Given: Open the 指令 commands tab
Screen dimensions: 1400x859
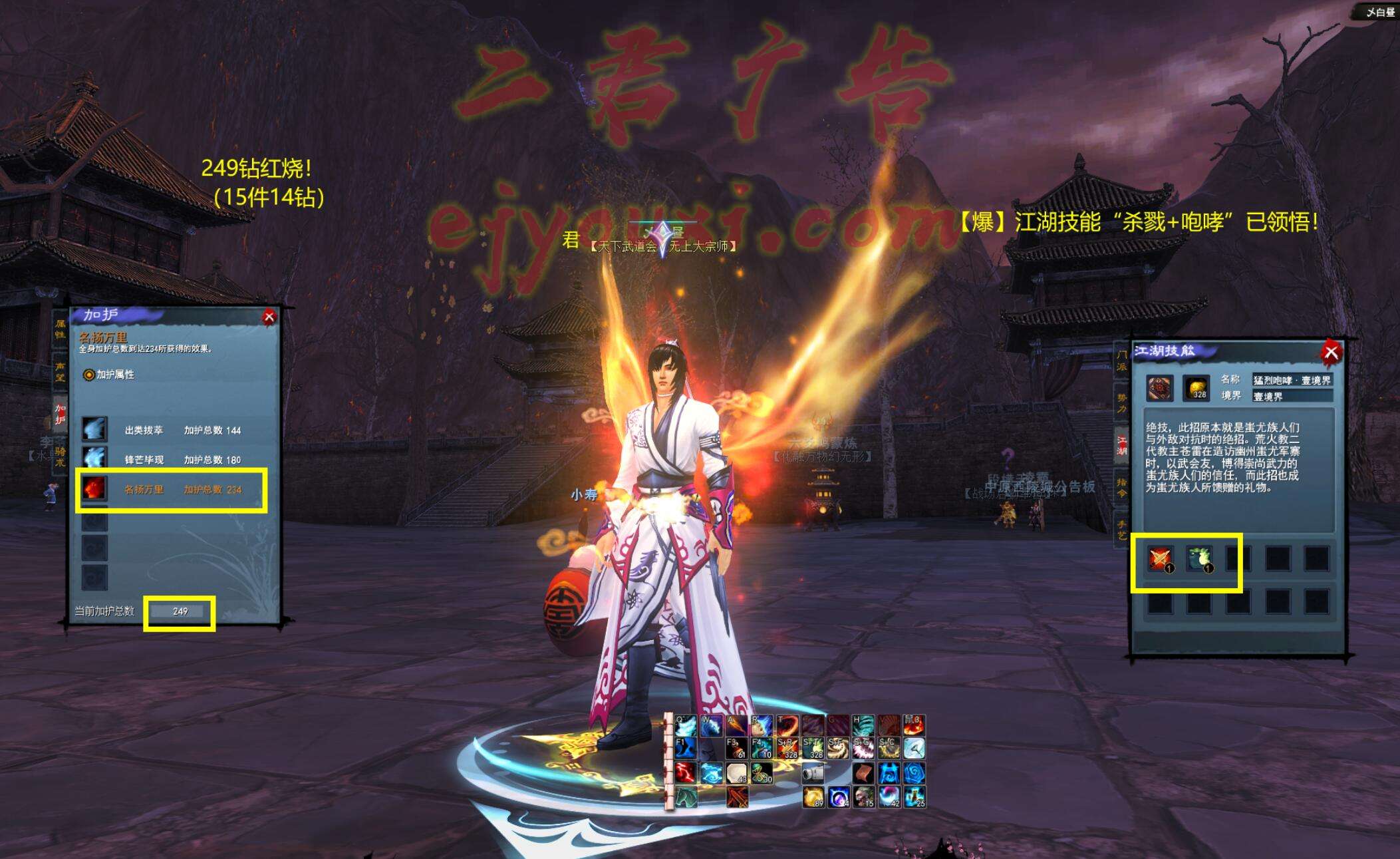Looking at the screenshot, I should point(1121,487).
